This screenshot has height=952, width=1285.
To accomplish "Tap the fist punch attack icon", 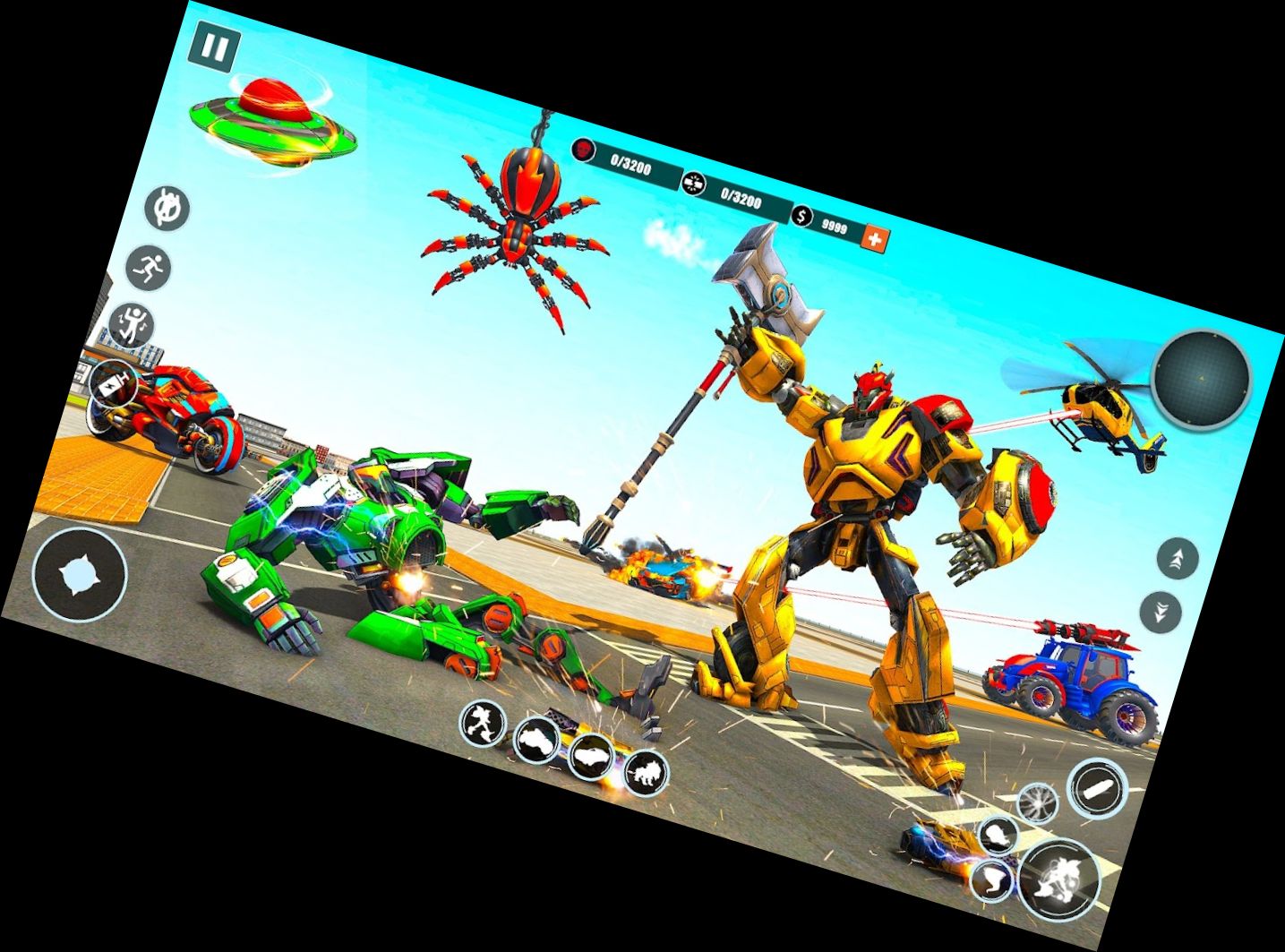I will pos(997,836).
